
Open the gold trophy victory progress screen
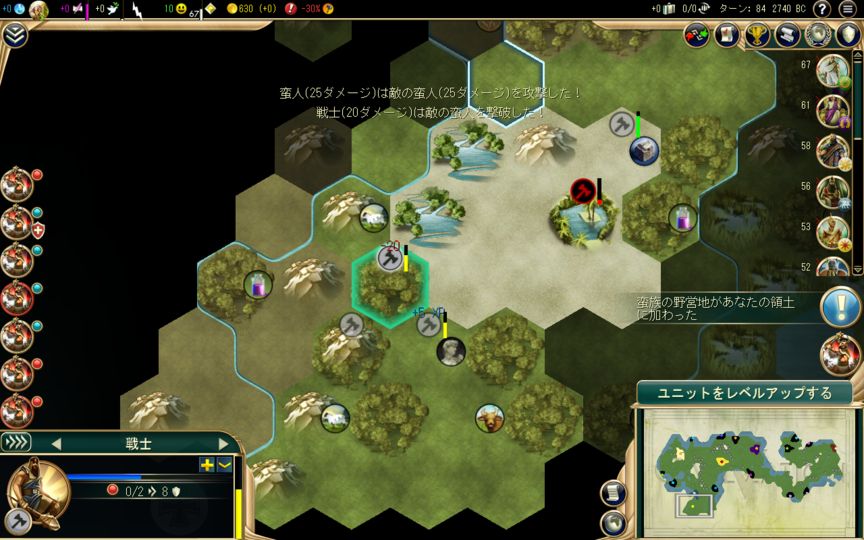[x=759, y=35]
